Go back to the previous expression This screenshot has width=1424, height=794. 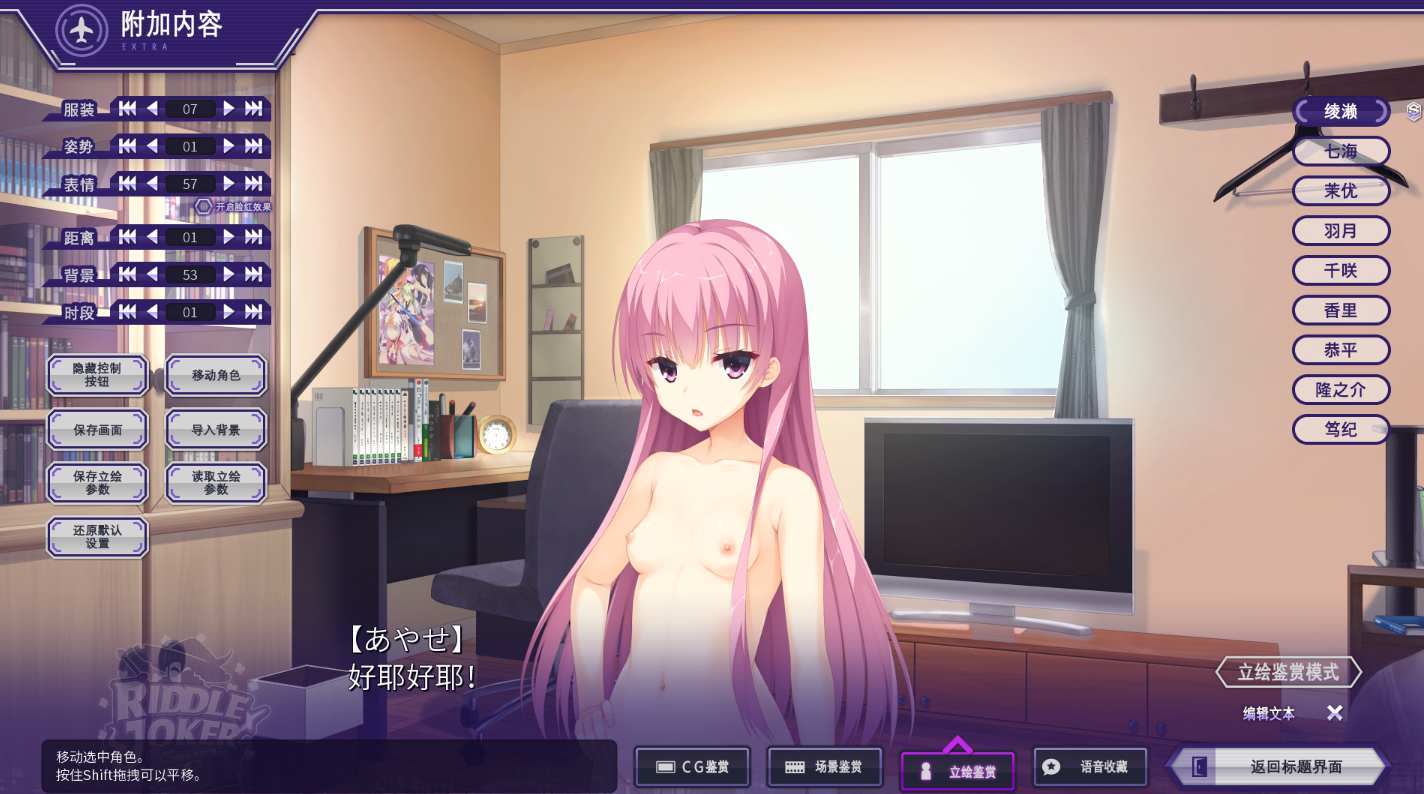151,183
